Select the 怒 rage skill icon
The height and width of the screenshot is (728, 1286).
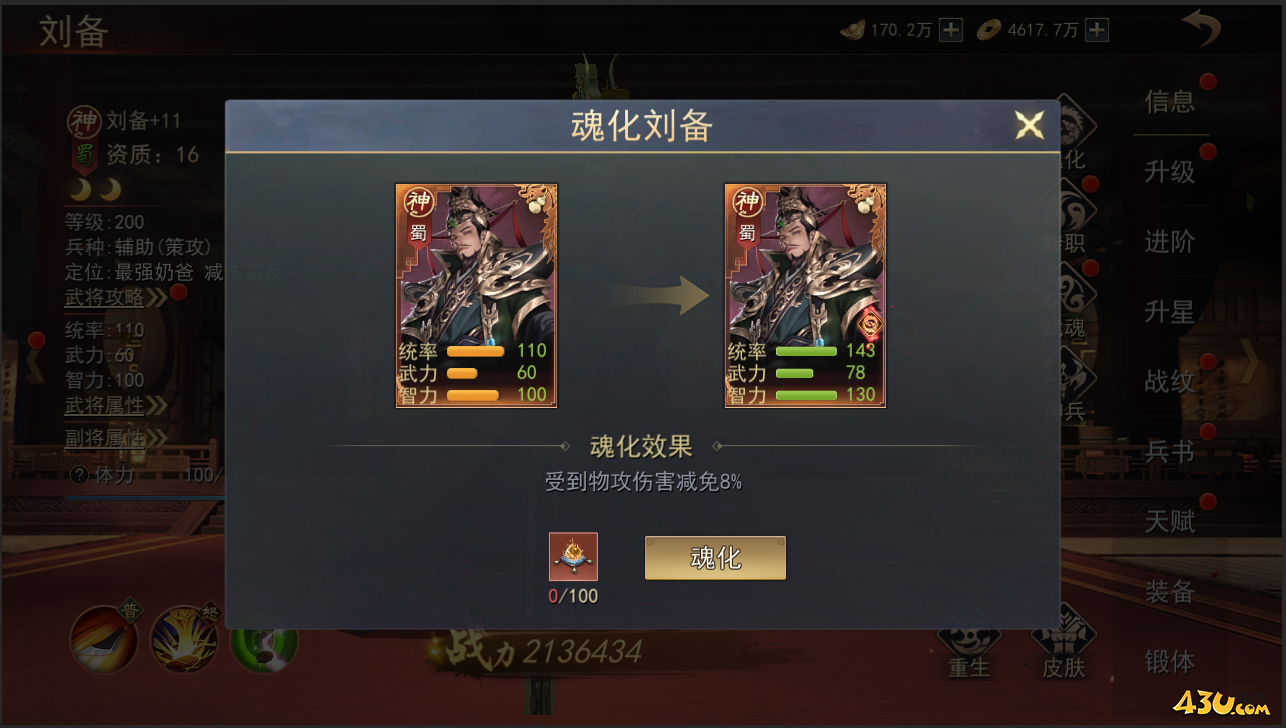(183, 640)
